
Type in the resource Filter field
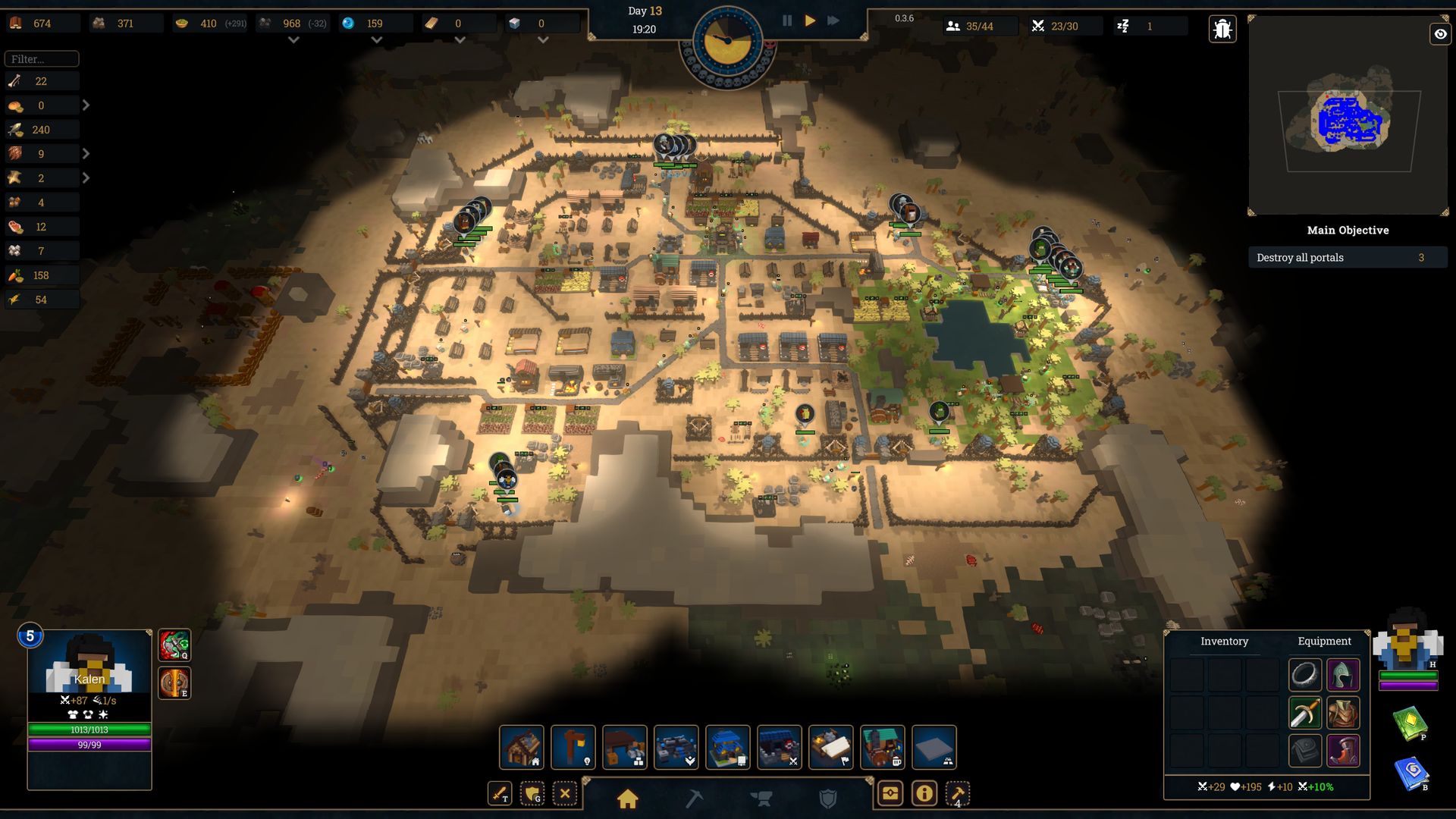point(42,59)
